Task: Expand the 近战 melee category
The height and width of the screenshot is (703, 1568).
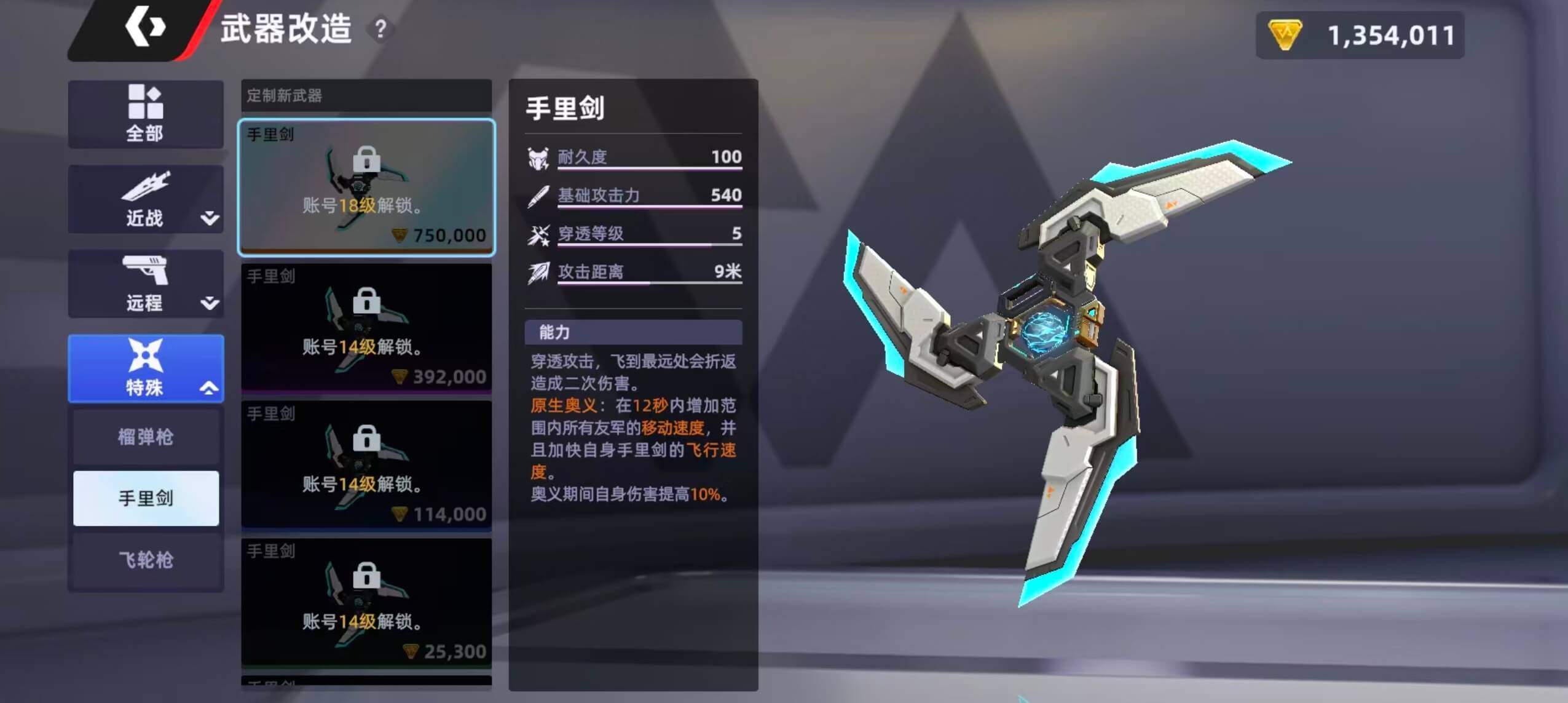Action: coord(146,199)
